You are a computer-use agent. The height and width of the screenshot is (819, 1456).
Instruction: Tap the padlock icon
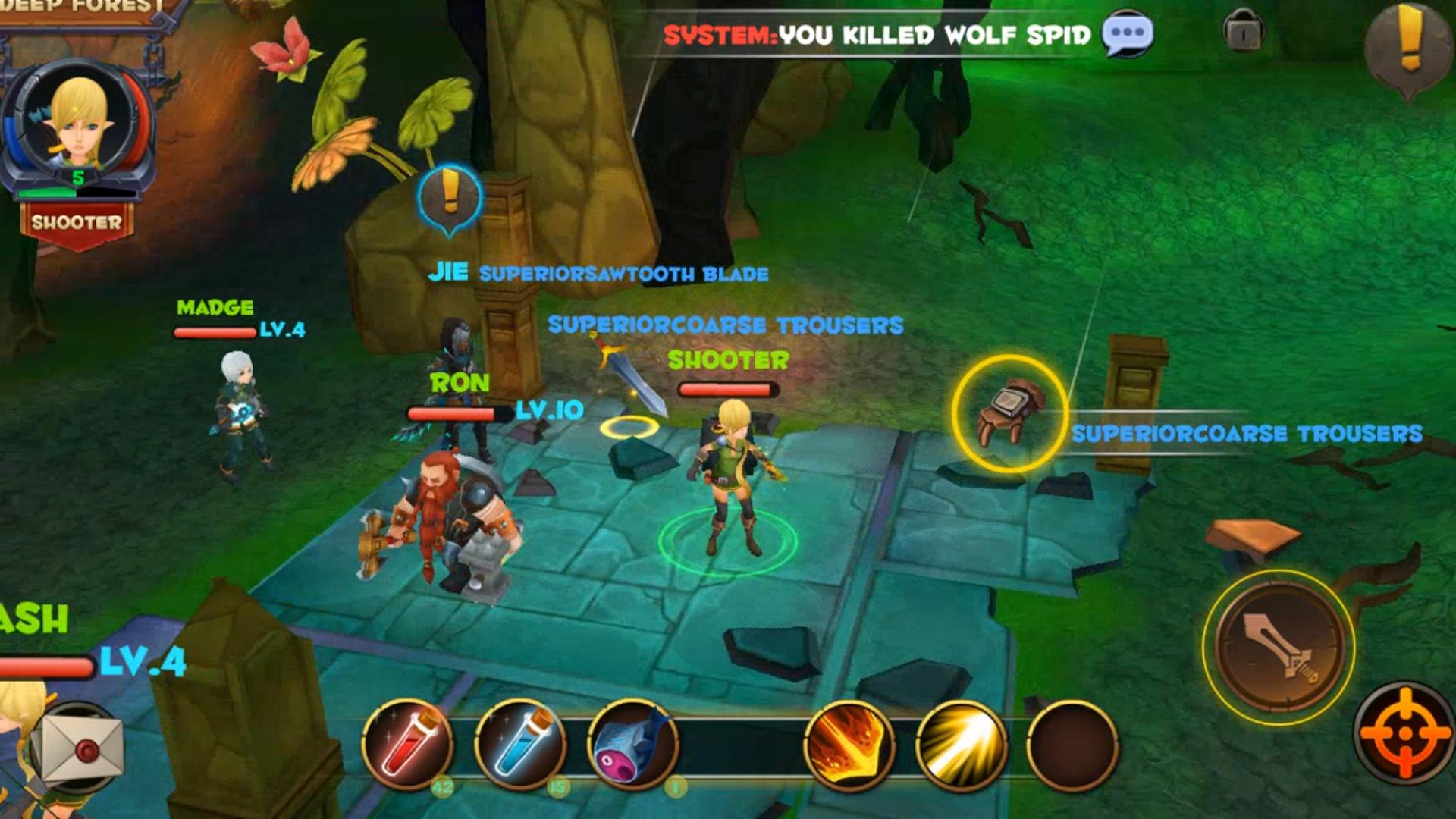(1243, 31)
